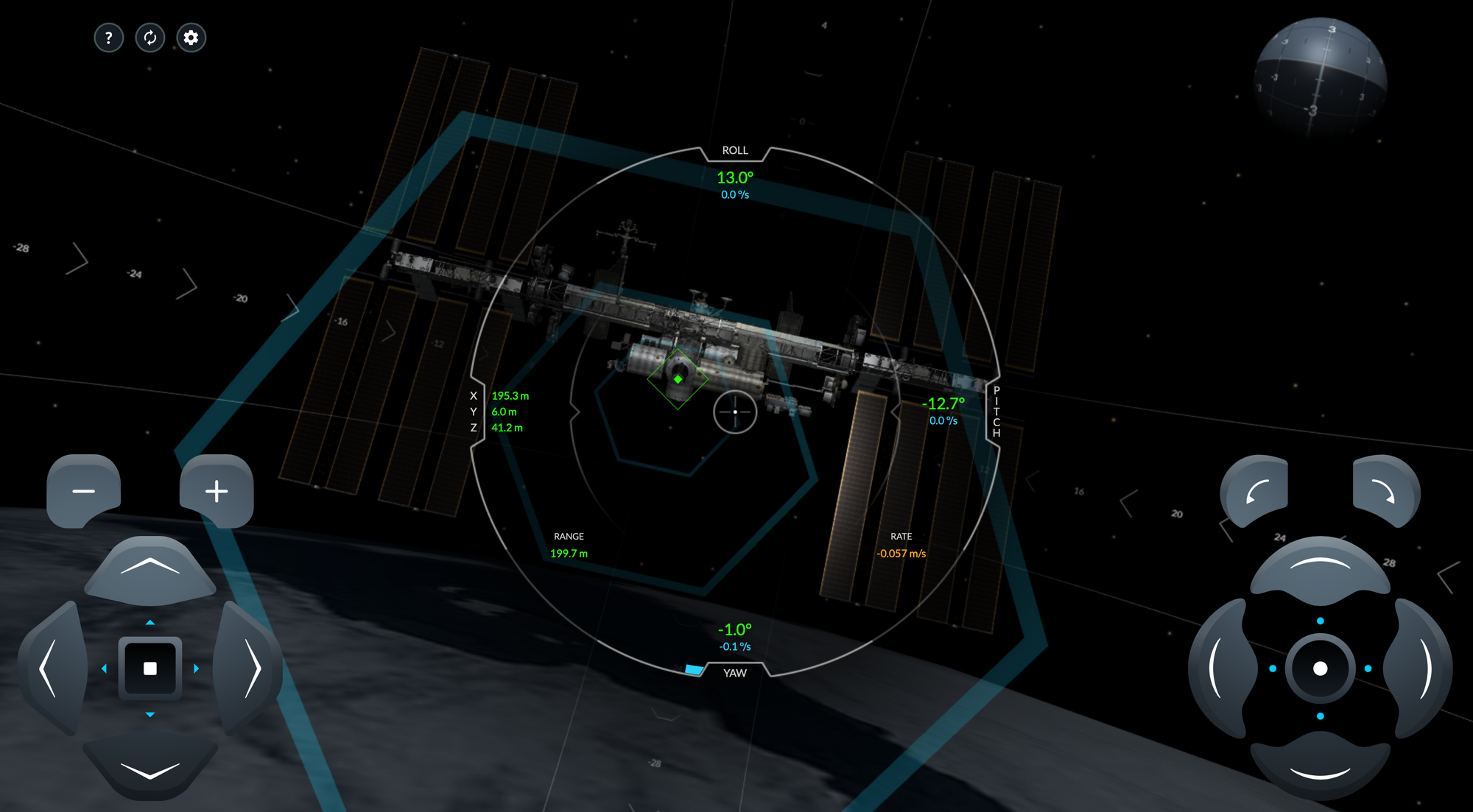Yaw left with the rotation pad's left button
The image size is (1473, 812).
1219,668
